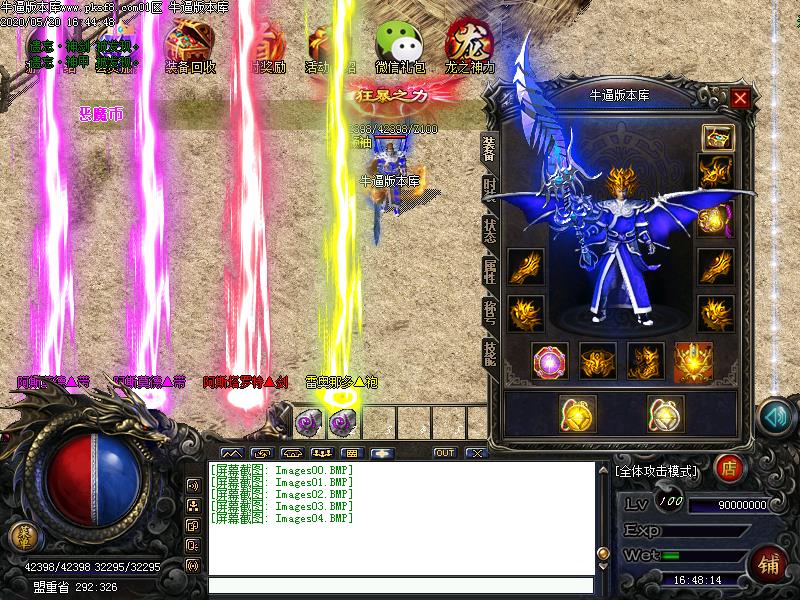800x600 pixels.
Task: Click the chat text input field
Action: coord(400,586)
